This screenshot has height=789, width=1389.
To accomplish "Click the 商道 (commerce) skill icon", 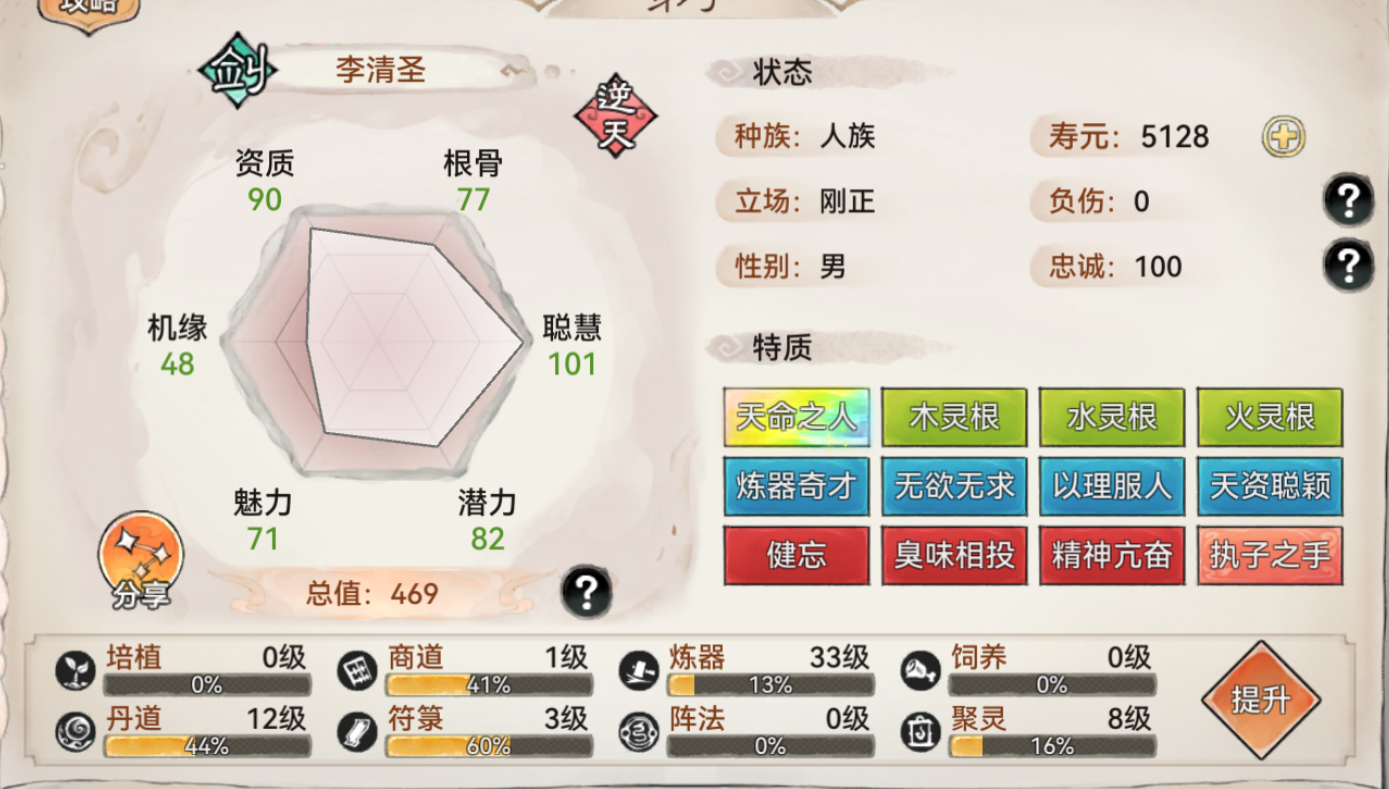I will coord(358,669).
